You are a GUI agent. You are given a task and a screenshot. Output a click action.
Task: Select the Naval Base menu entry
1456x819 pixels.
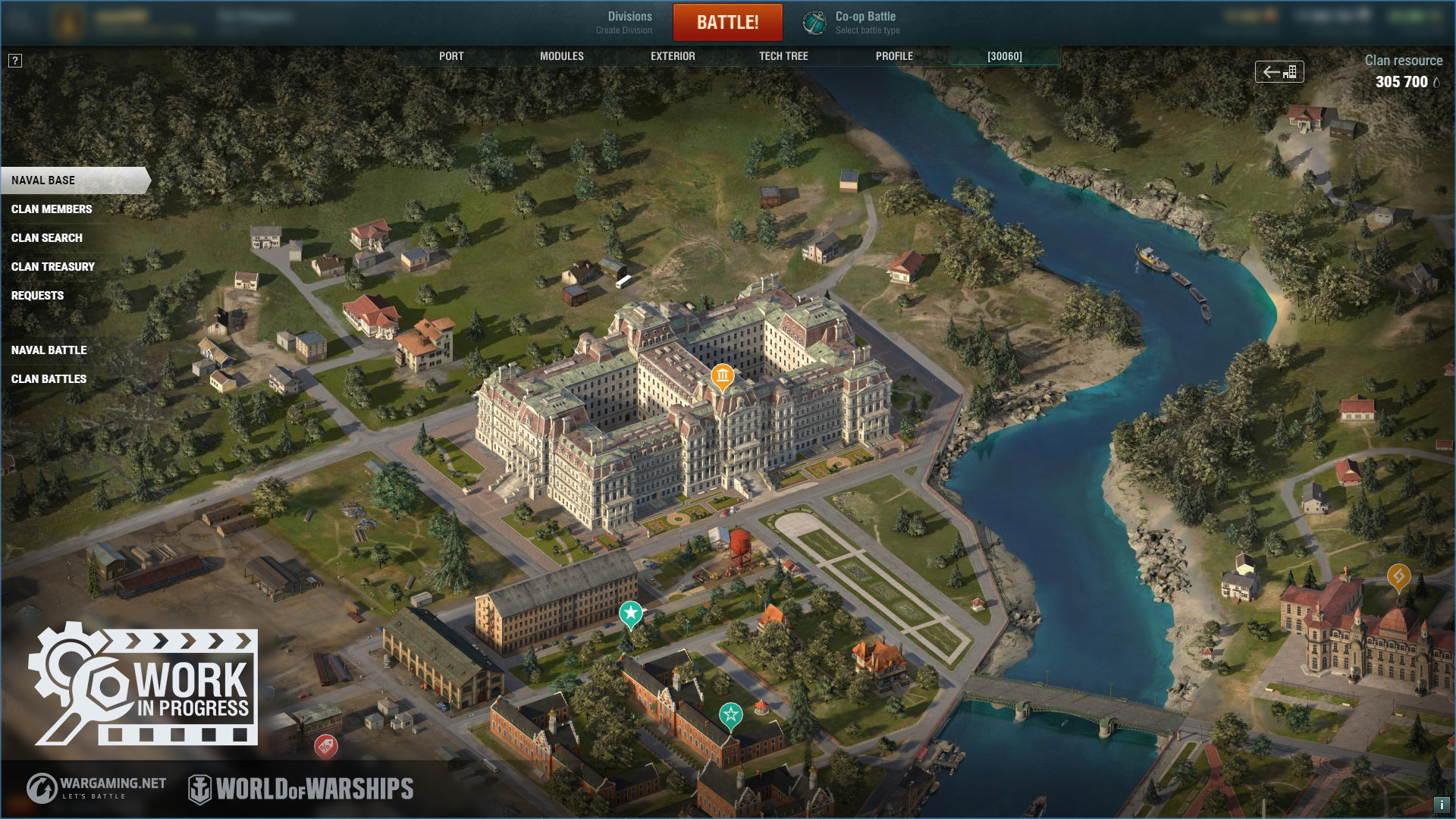44,180
